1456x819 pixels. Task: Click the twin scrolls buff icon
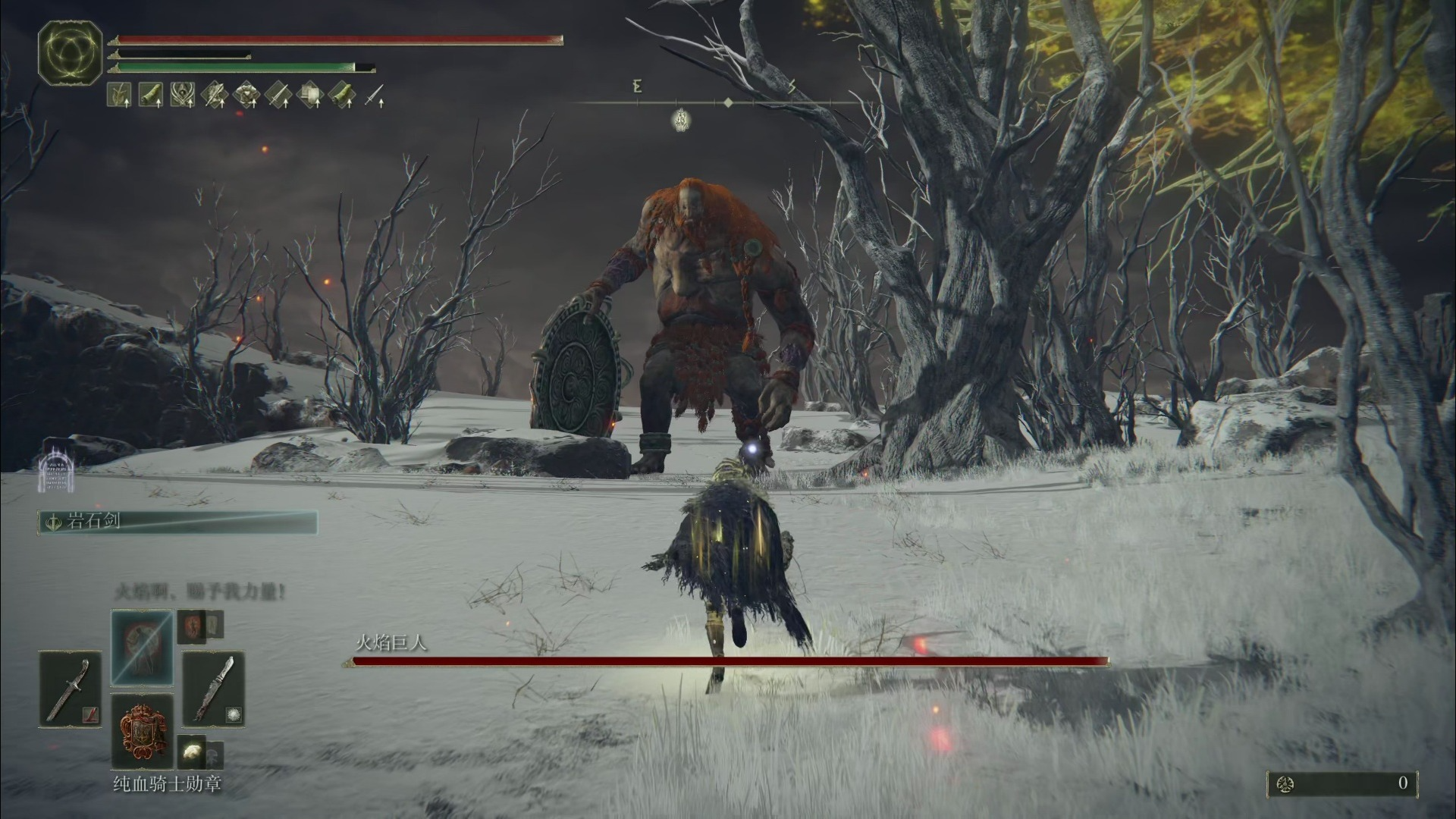311,95
